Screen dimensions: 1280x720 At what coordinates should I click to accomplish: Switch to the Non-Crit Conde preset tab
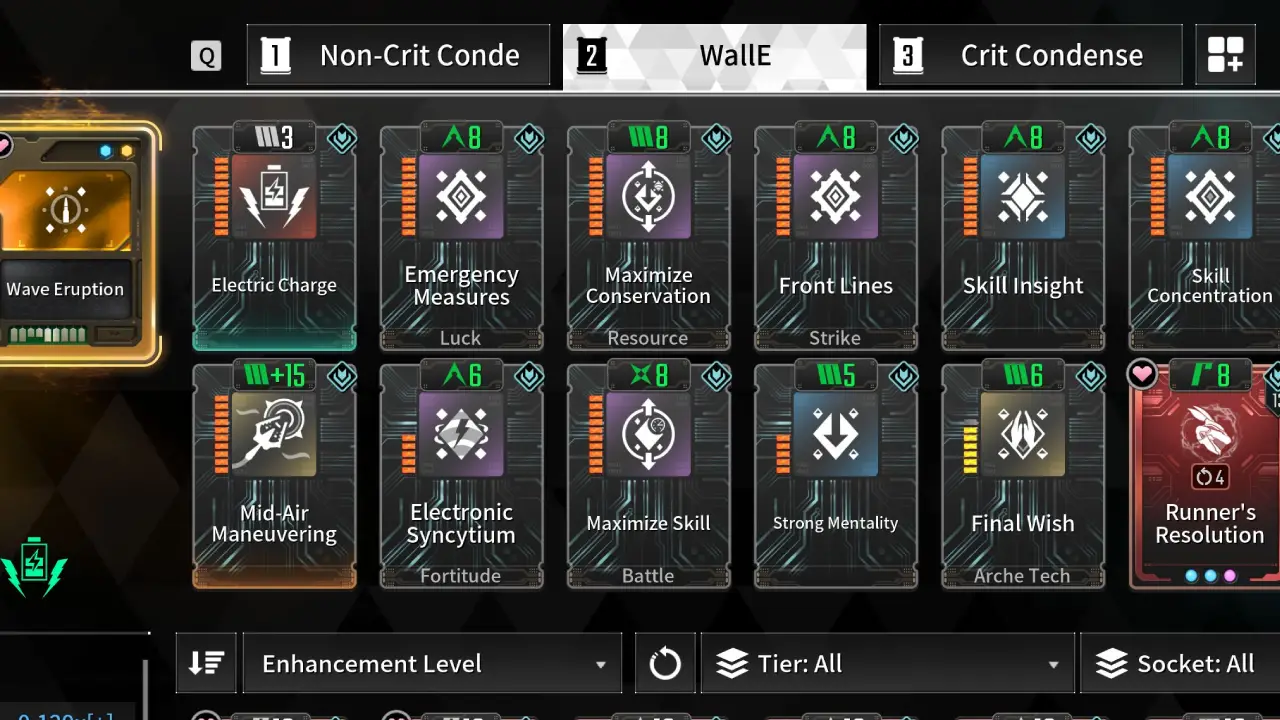pos(398,55)
